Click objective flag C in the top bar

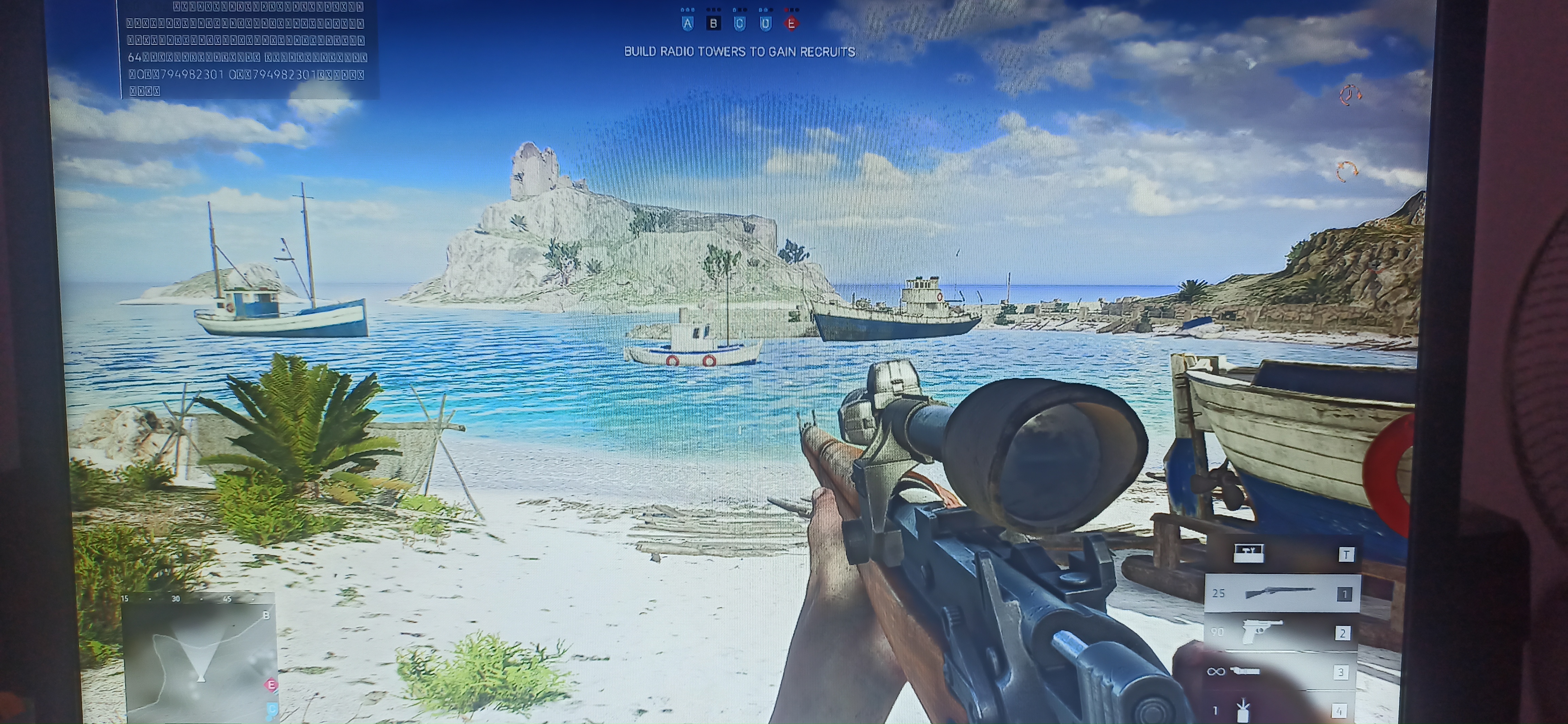click(x=740, y=24)
